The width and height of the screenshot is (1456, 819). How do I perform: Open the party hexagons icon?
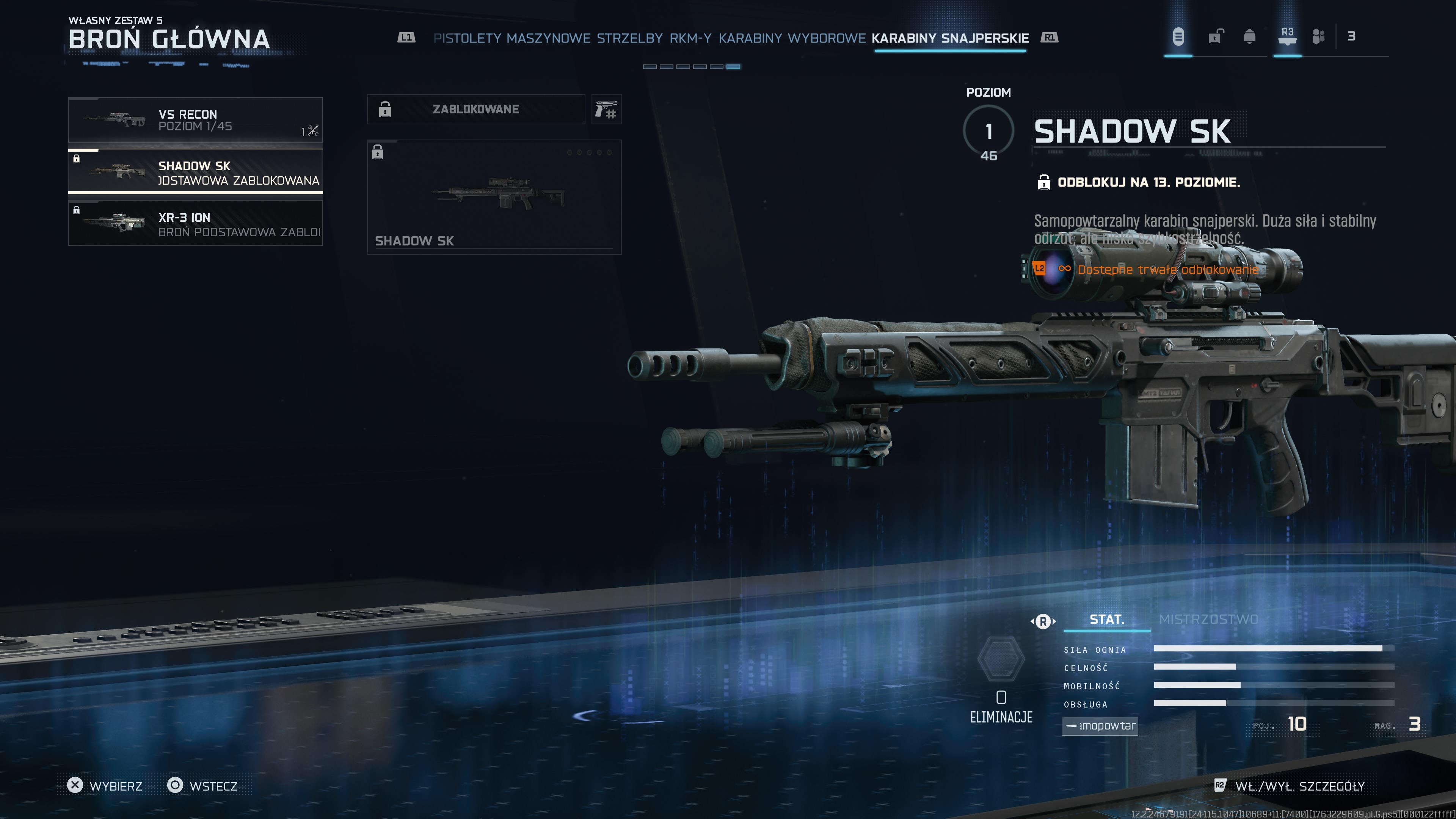point(1318,37)
